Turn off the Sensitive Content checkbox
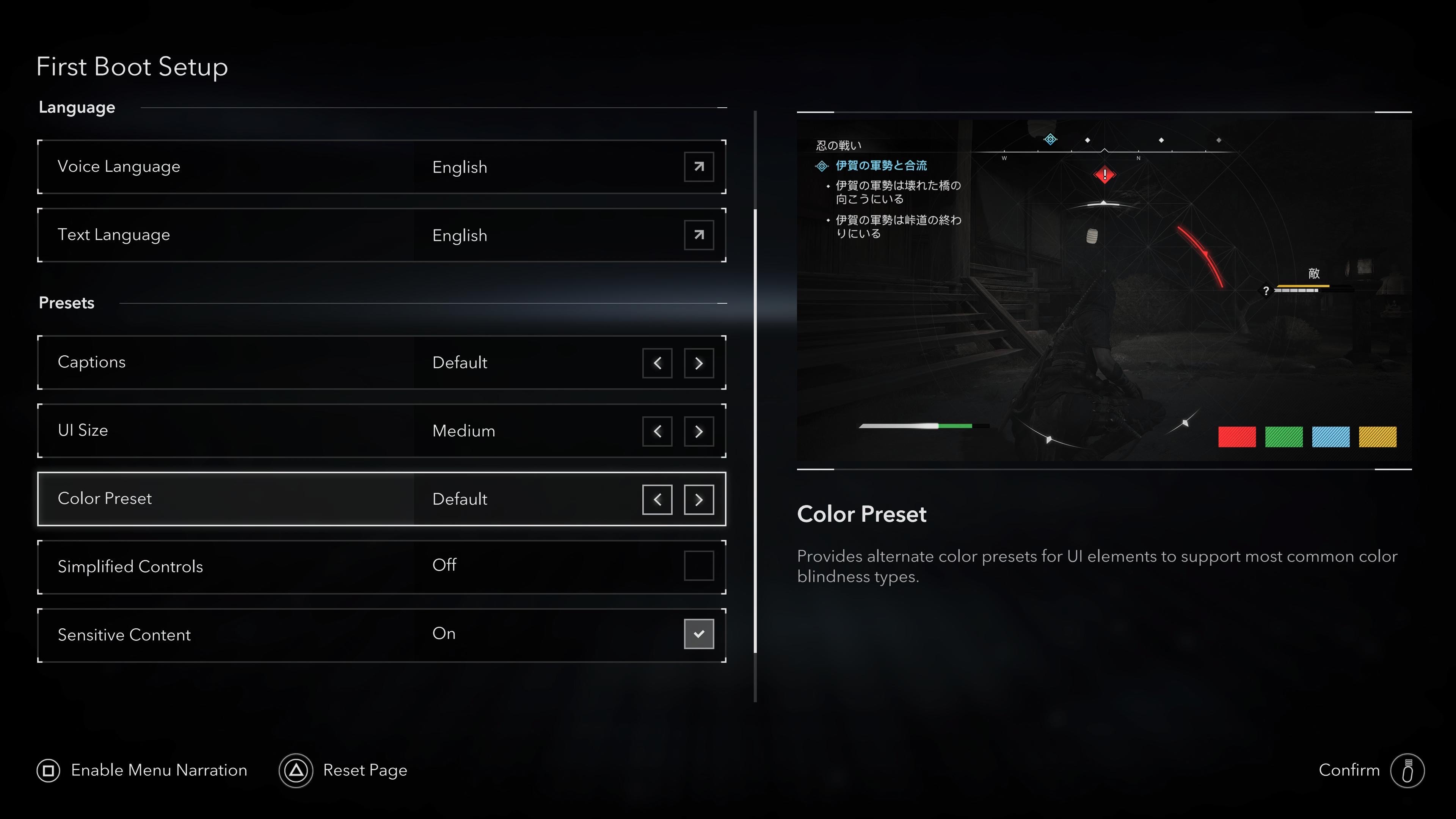 click(698, 634)
